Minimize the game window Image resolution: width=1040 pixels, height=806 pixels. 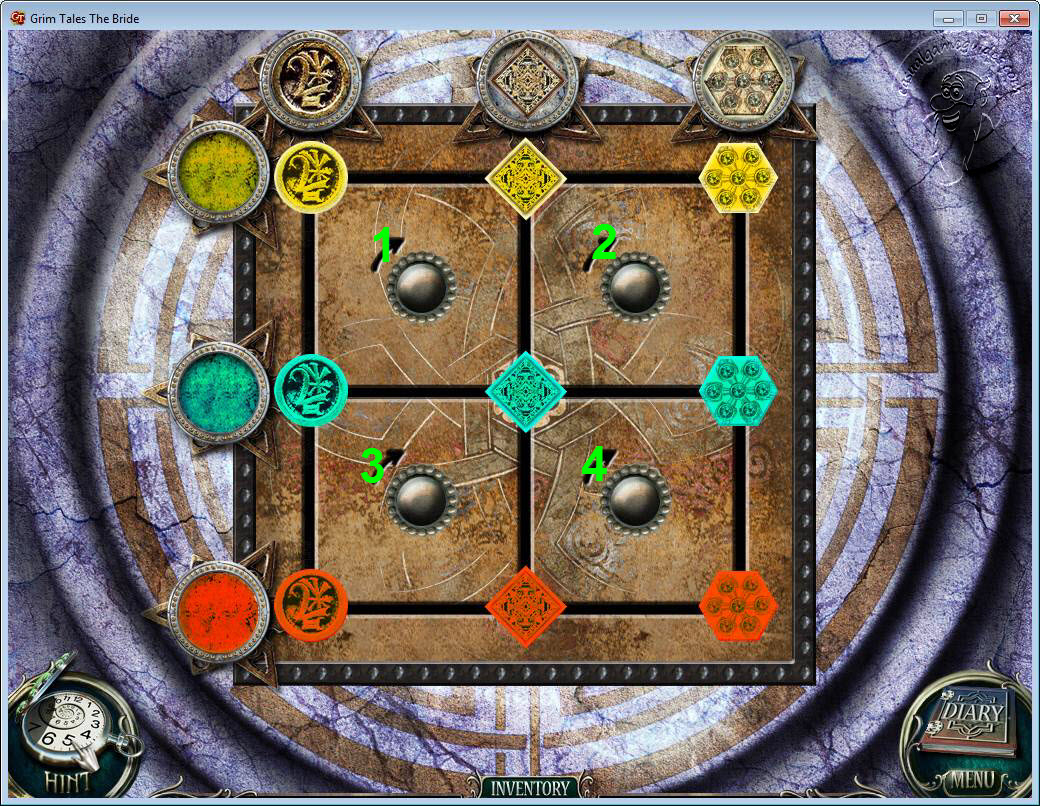[947, 18]
